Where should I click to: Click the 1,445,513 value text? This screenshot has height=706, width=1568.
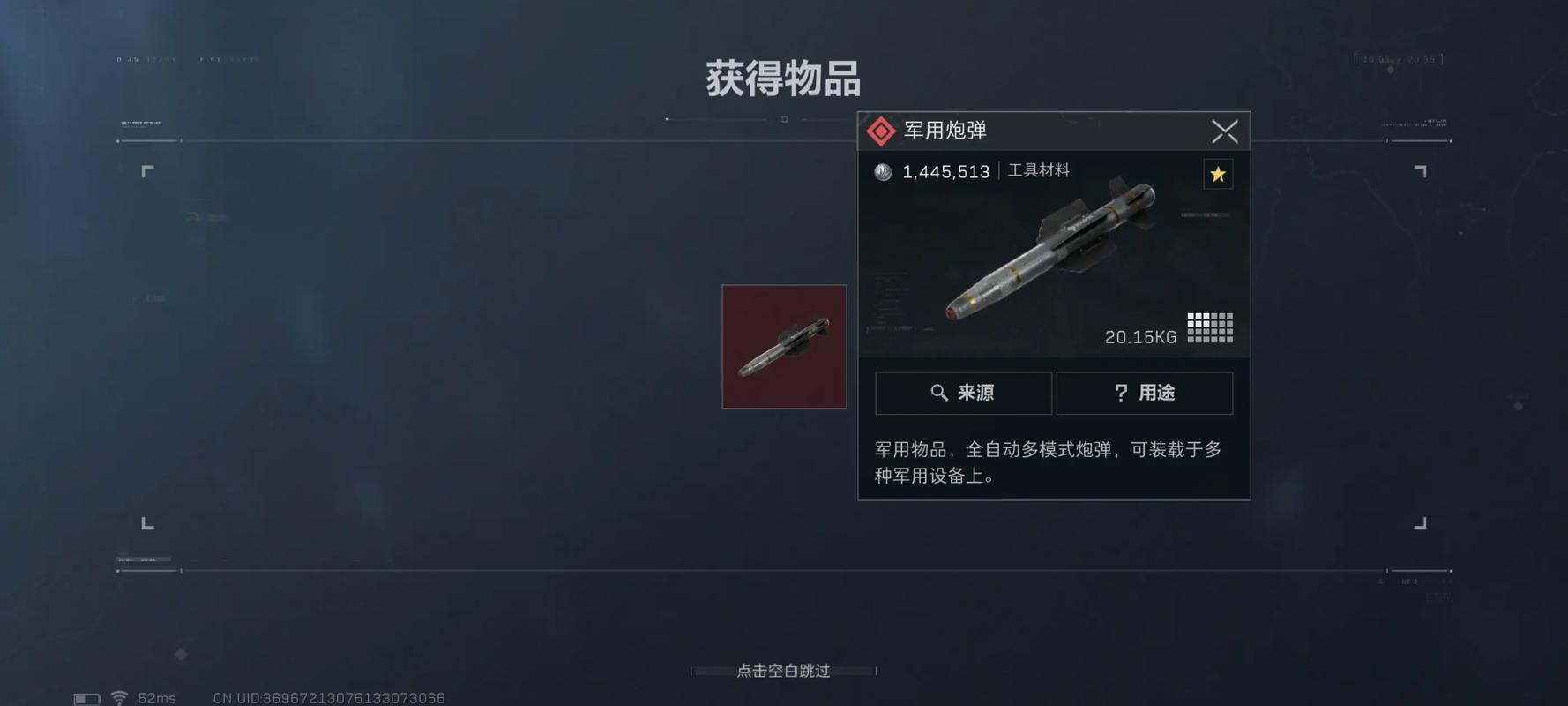pyautogui.click(x=945, y=171)
